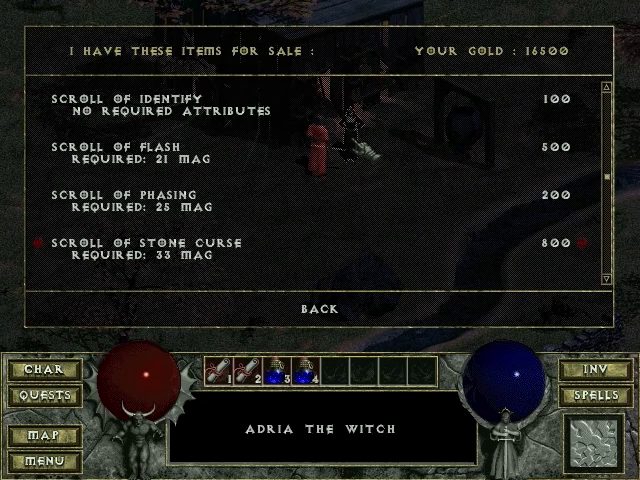The height and width of the screenshot is (480, 640).
Task: Click the scrollbar up arrow in shop list
Action: [606, 87]
